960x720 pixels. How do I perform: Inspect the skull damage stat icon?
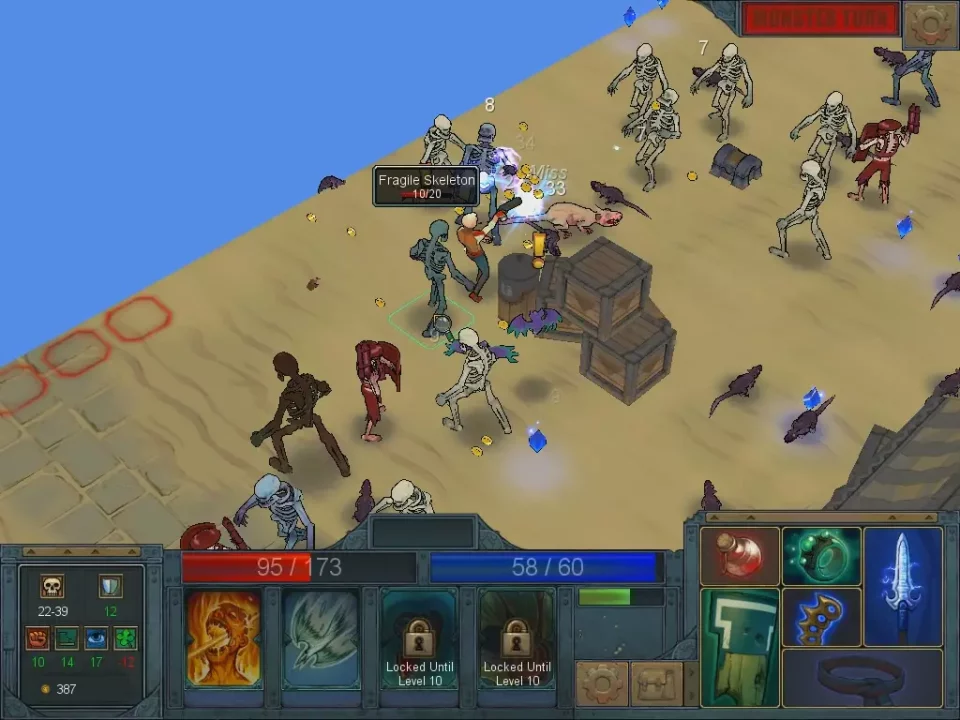(x=52, y=586)
